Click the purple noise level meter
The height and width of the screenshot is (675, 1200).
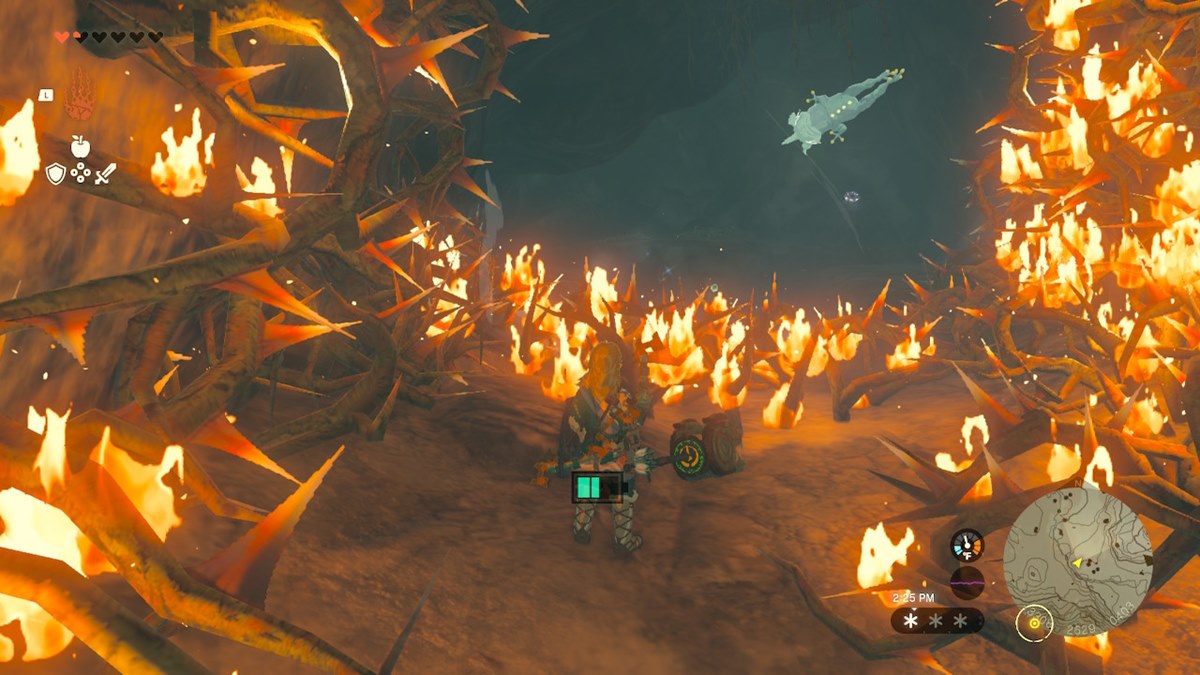pos(967,582)
